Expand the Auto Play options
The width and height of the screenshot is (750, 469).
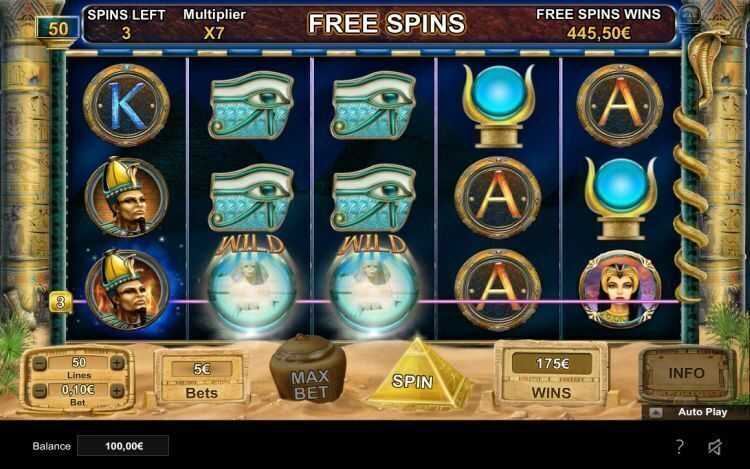click(656, 411)
